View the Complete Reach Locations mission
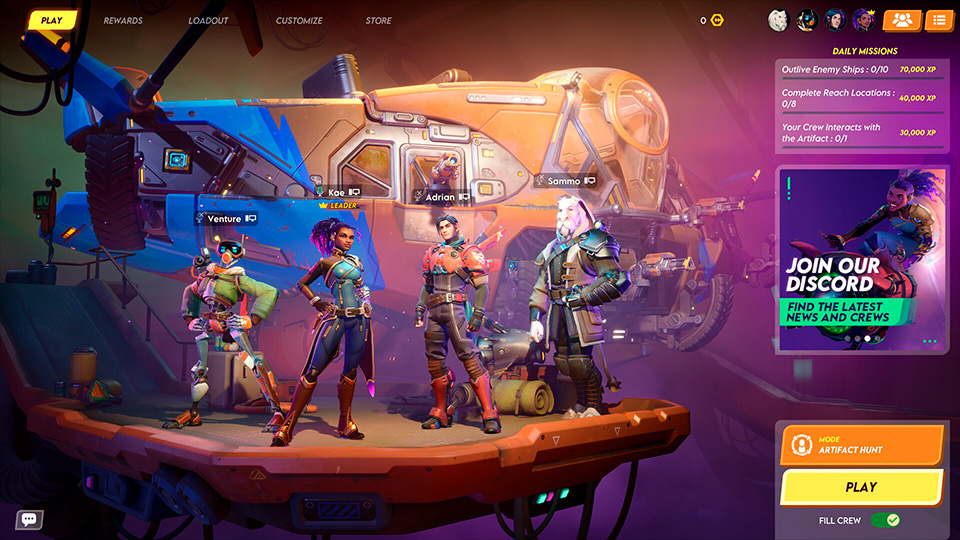 coord(861,98)
